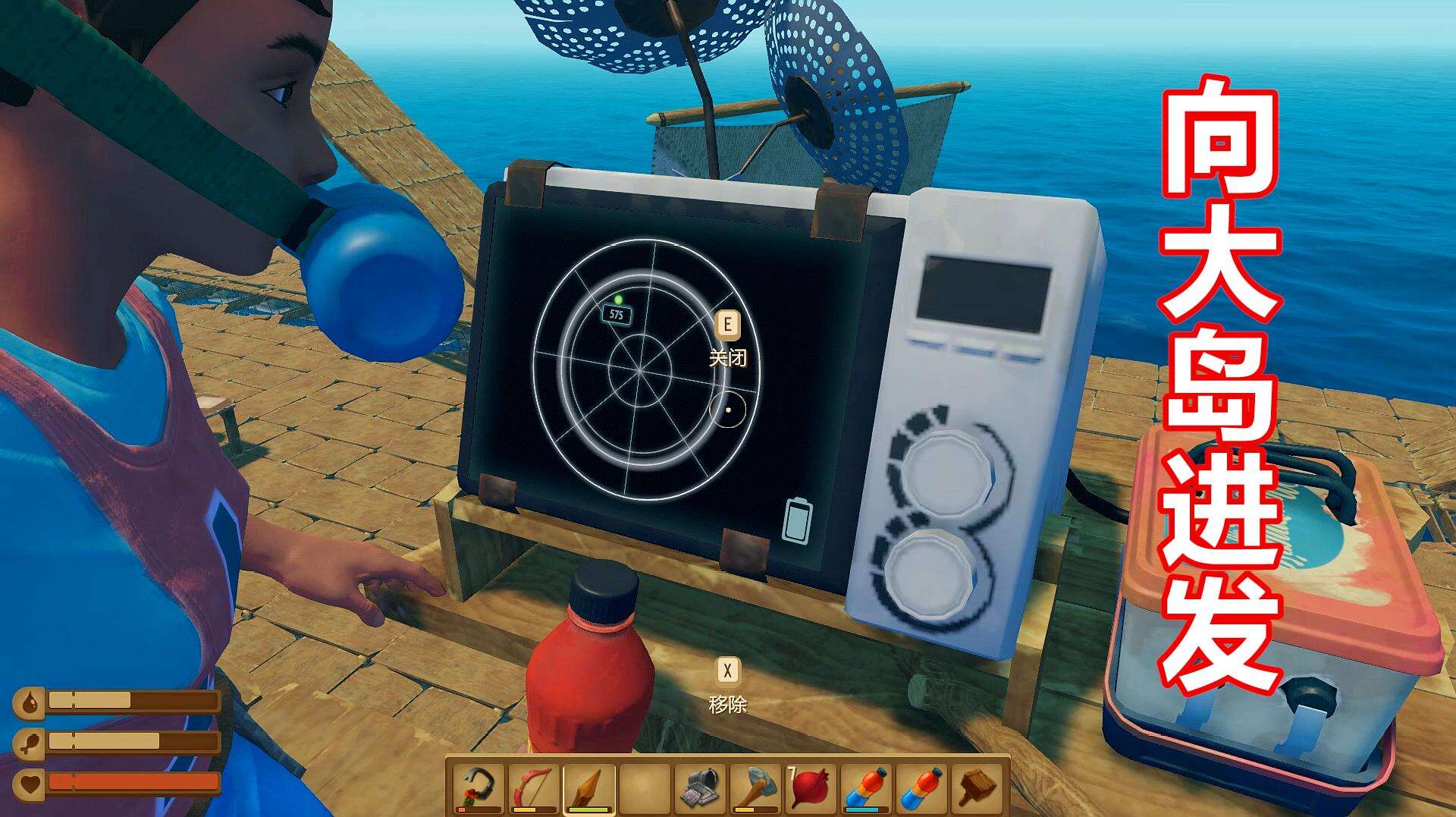This screenshot has height=817, width=1456.
Task: Select the wooden building hammer slot
Action: 977,787
